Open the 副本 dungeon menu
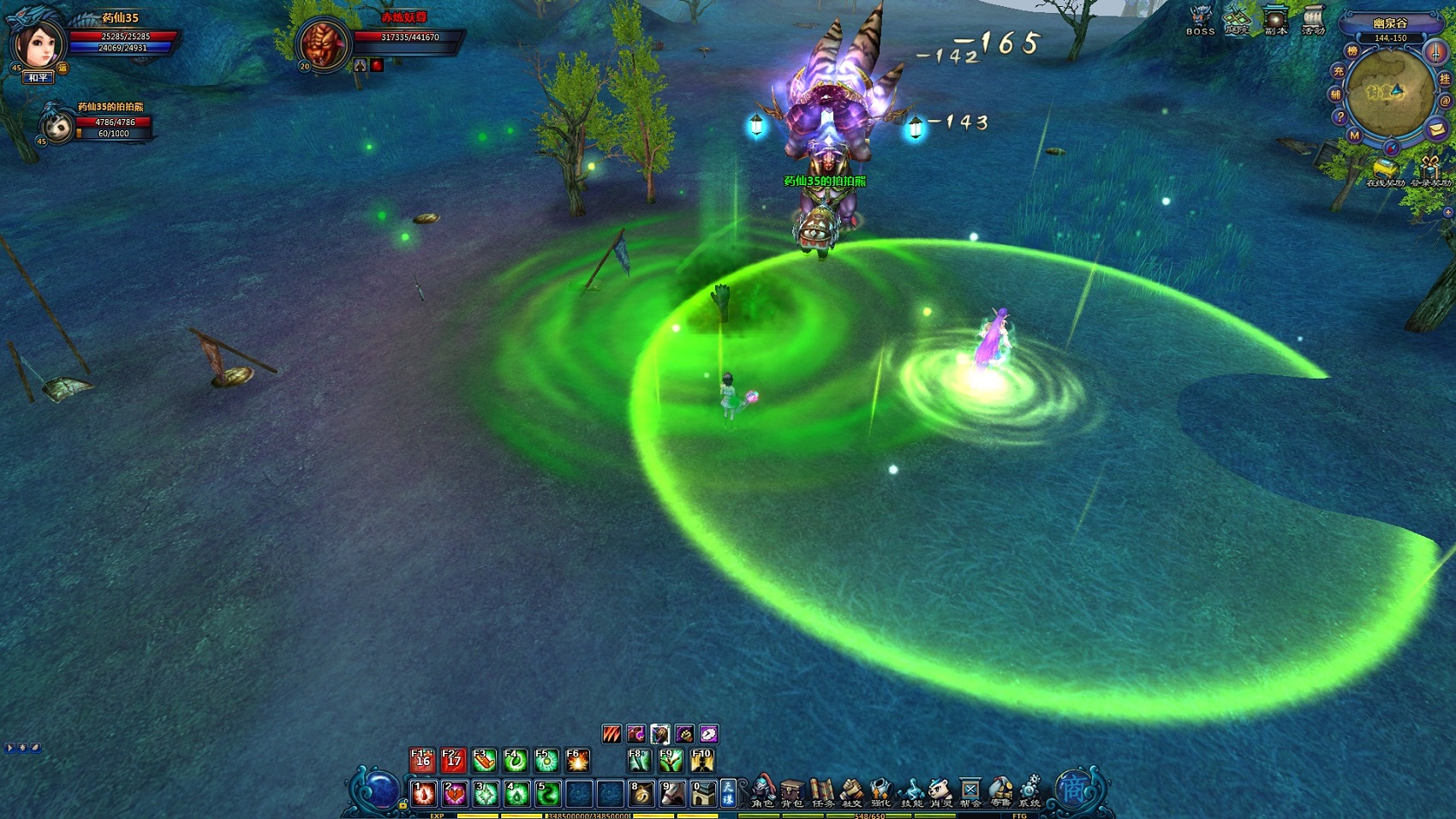Screen dimensions: 1456x819 (x=1275, y=20)
